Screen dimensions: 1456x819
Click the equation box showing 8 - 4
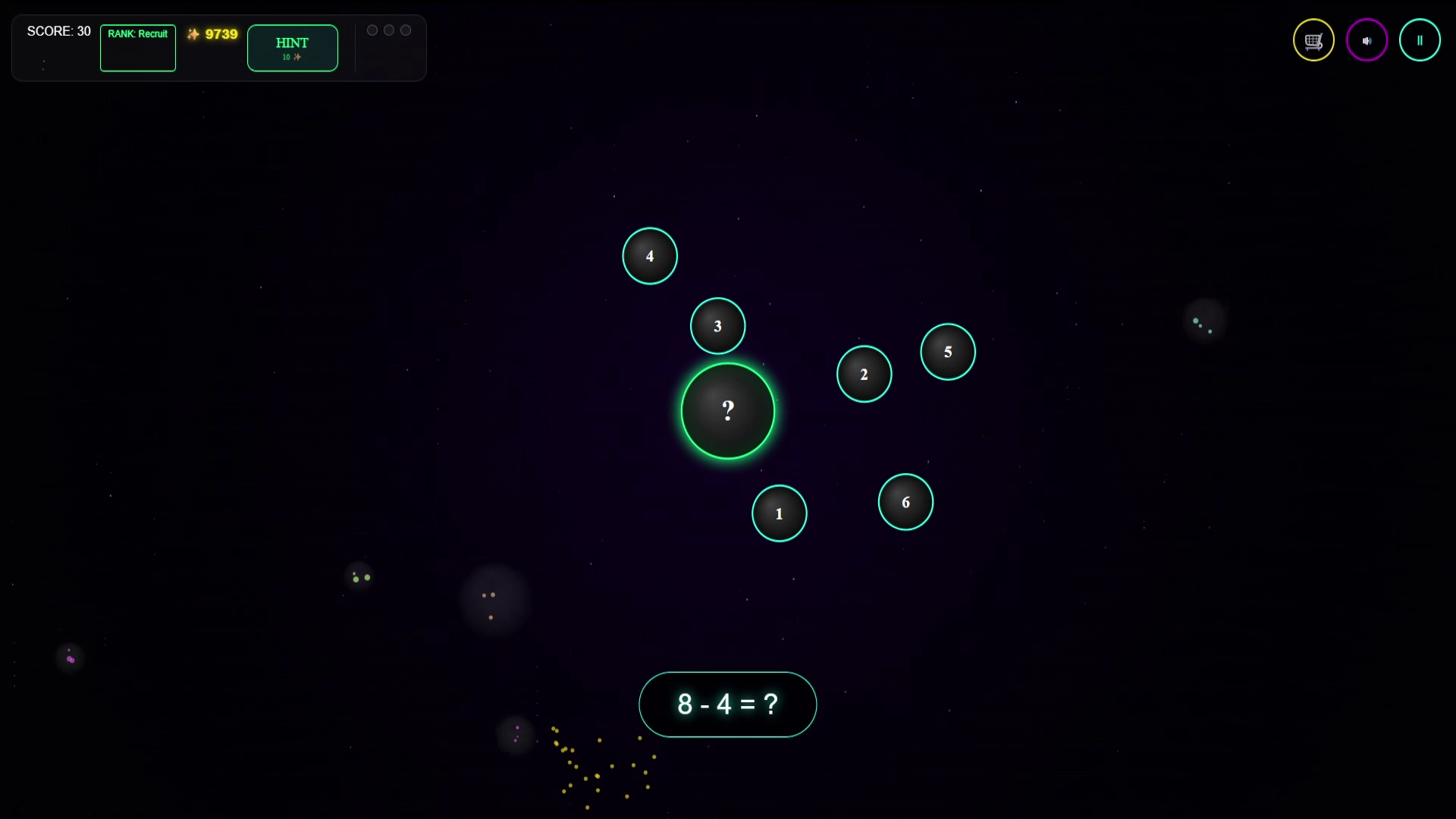pyautogui.click(x=727, y=704)
